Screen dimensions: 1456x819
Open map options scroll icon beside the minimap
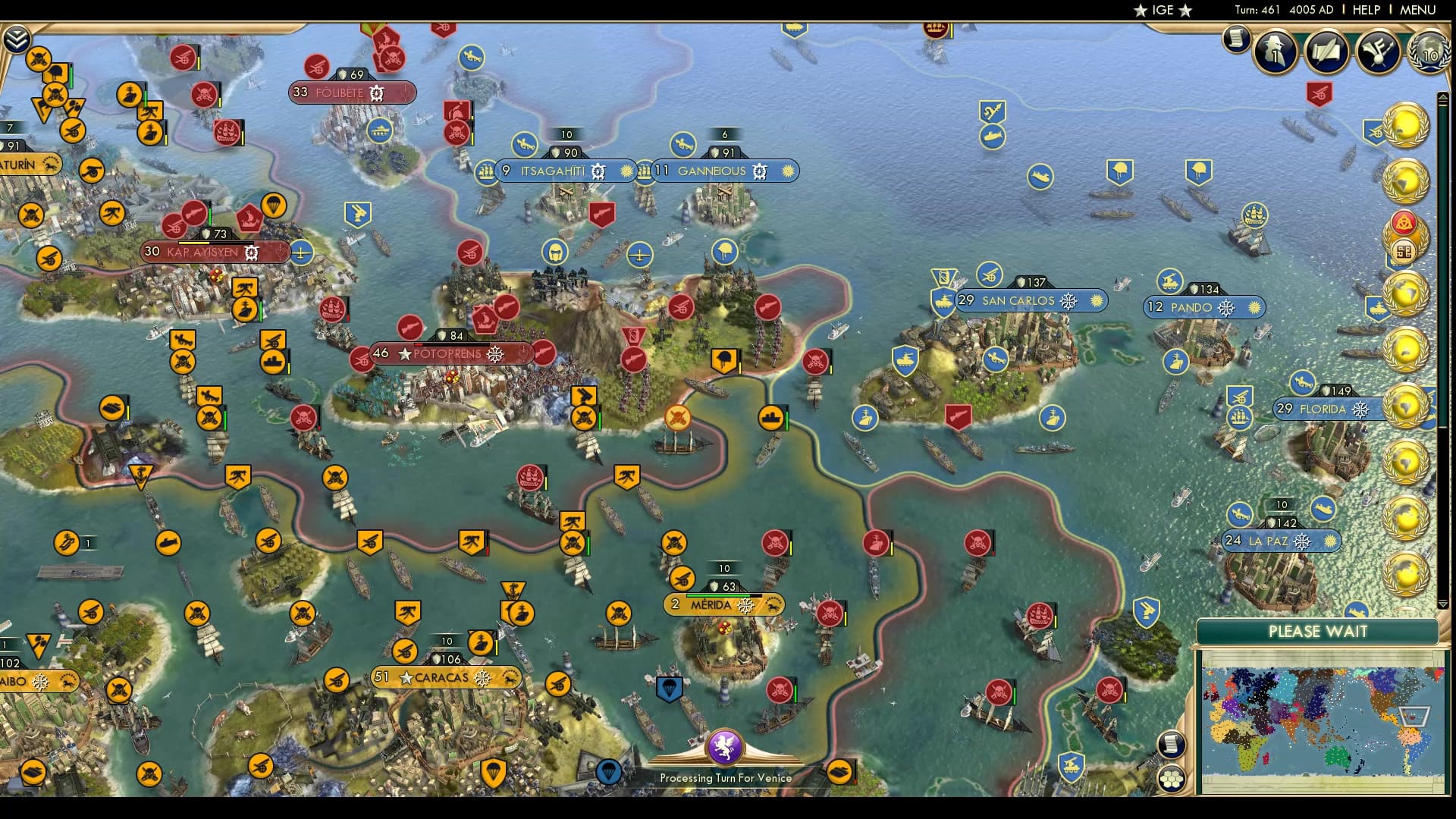[1171, 743]
